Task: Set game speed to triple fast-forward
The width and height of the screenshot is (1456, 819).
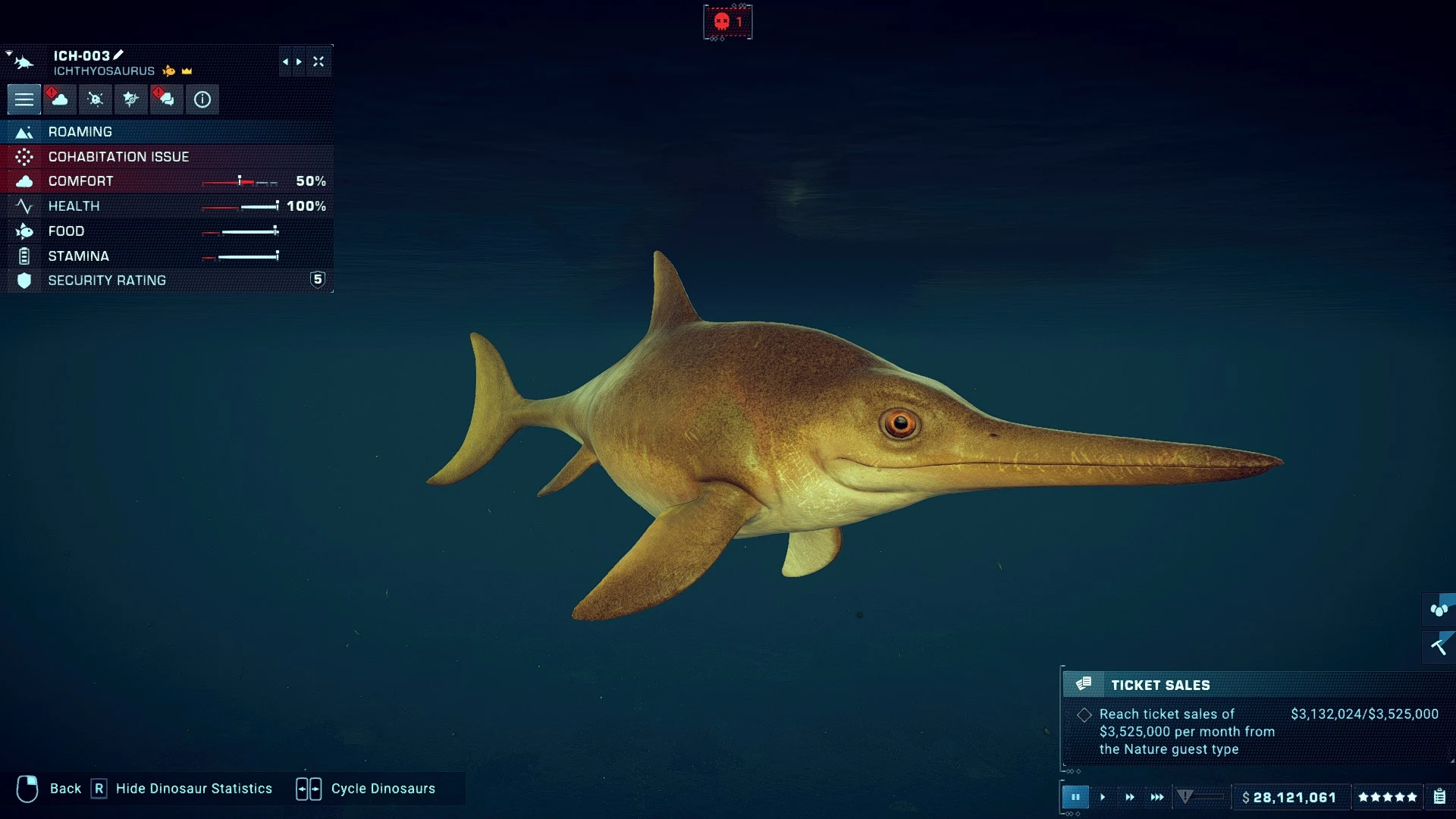Action: [1157, 797]
